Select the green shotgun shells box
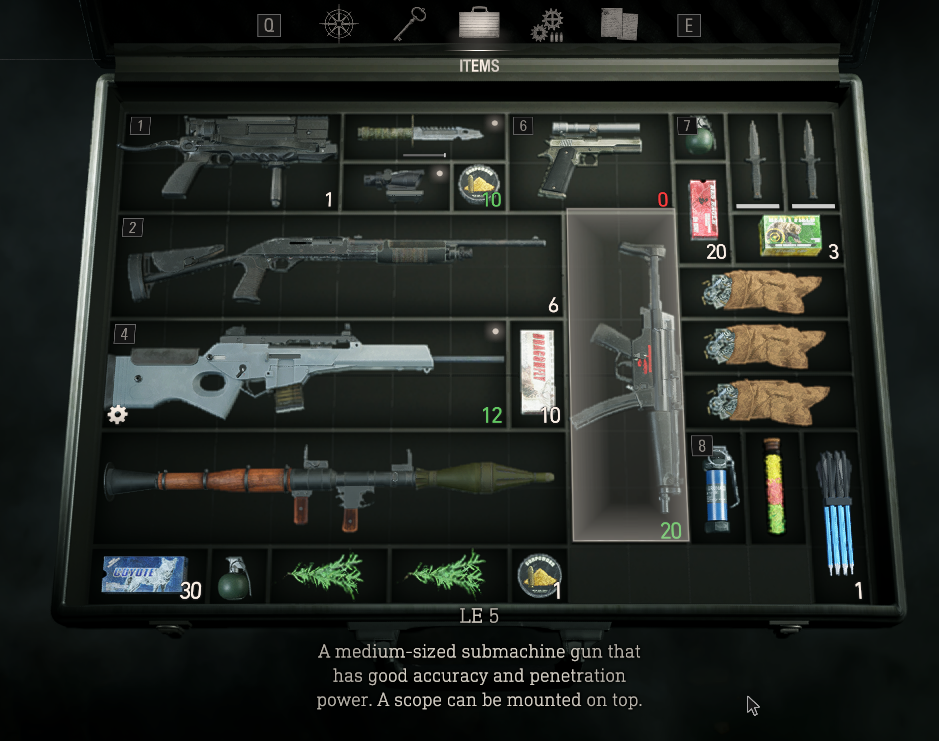Screen dimensions: 939x741 click(x=788, y=236)
